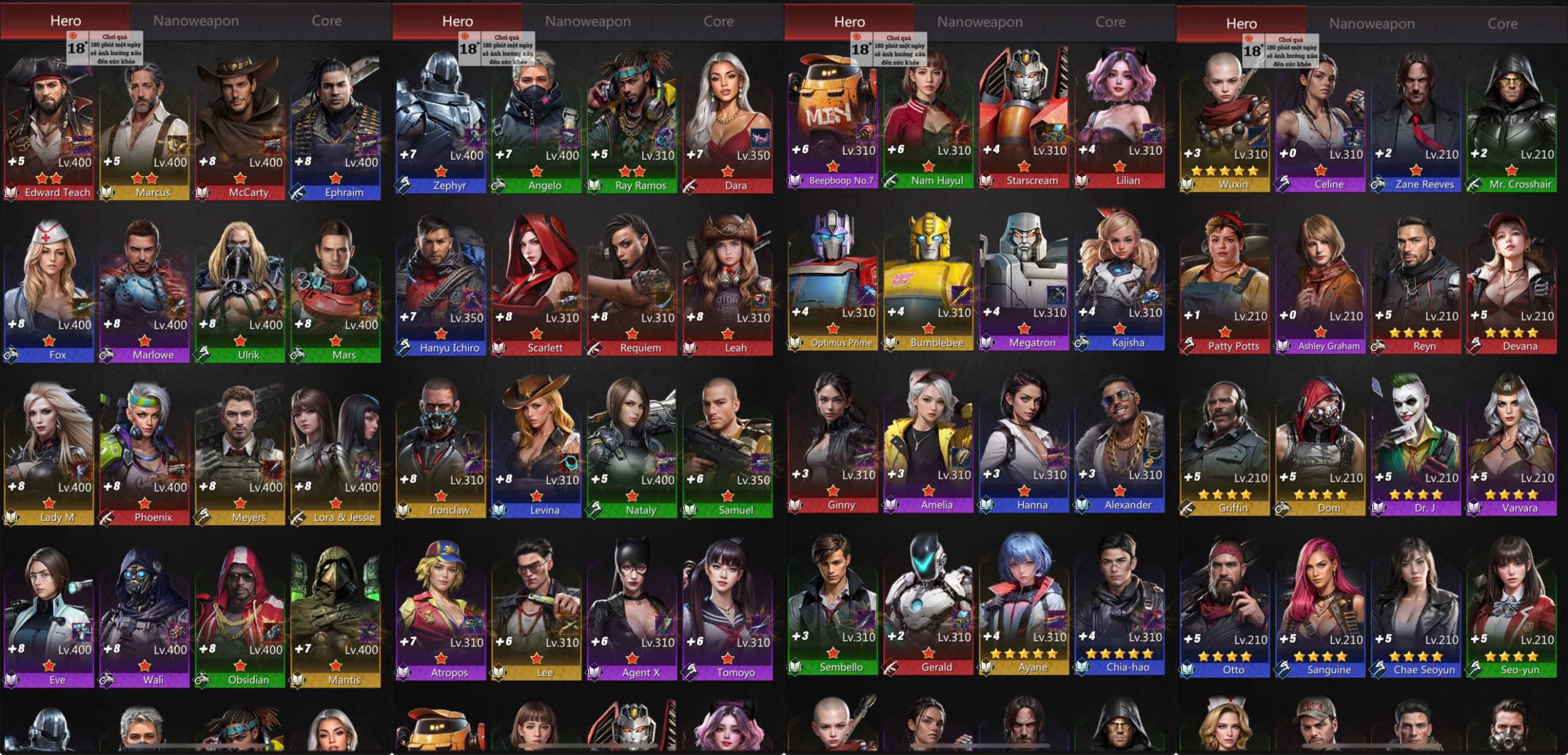Click the five gold stars on Wuxin's card

click(x=1224, y=170)
